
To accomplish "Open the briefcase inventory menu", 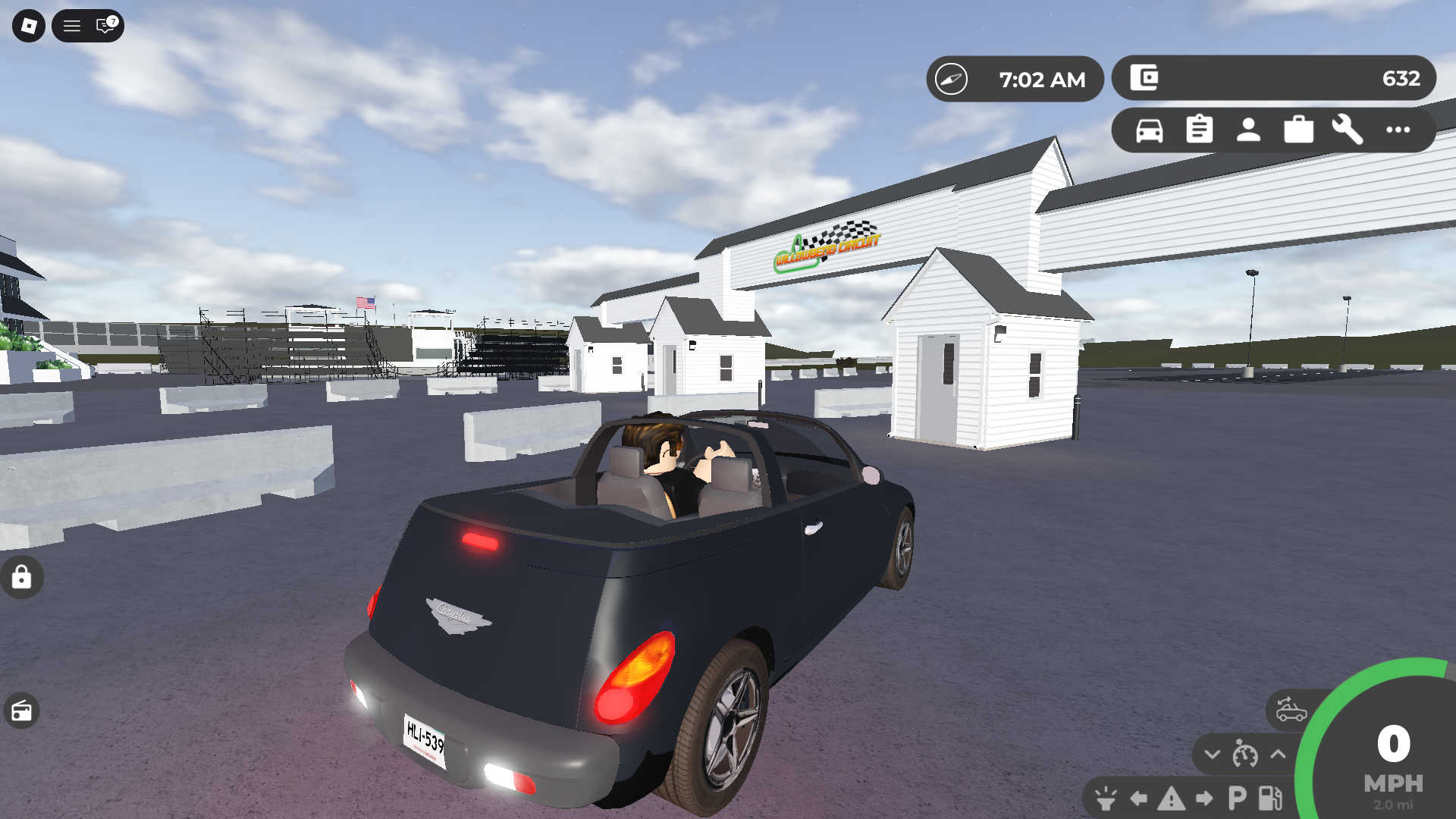I will coord(1298,130).
